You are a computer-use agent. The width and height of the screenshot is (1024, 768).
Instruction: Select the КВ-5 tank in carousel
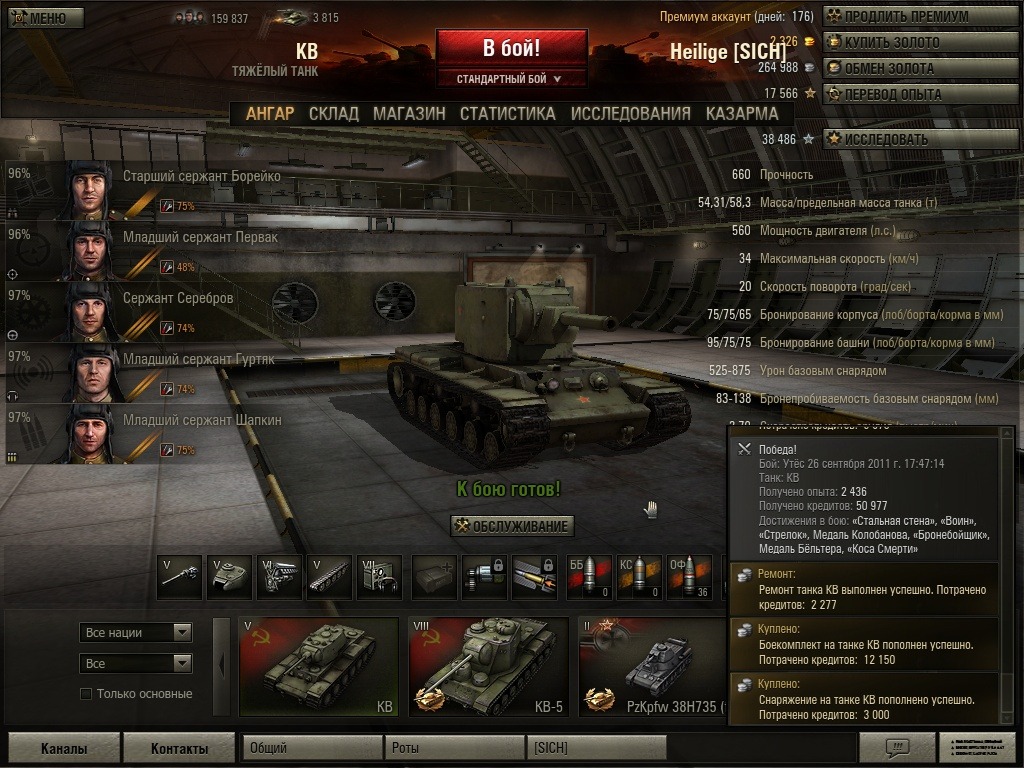487,666
